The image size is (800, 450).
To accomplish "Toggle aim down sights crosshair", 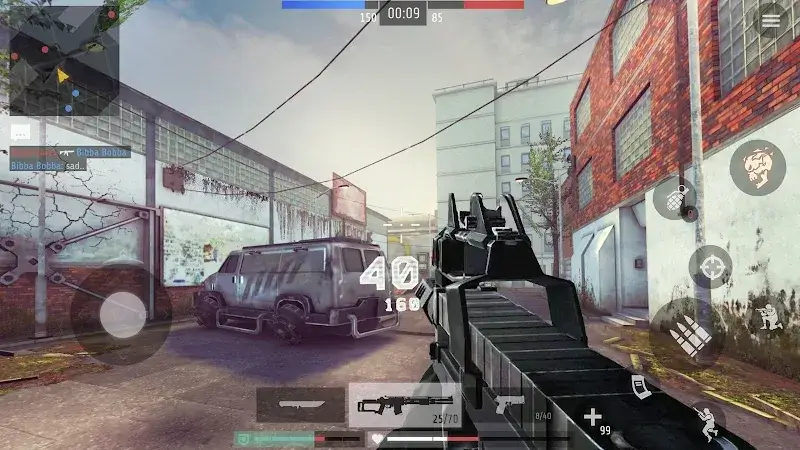I will tap(710, 267).
